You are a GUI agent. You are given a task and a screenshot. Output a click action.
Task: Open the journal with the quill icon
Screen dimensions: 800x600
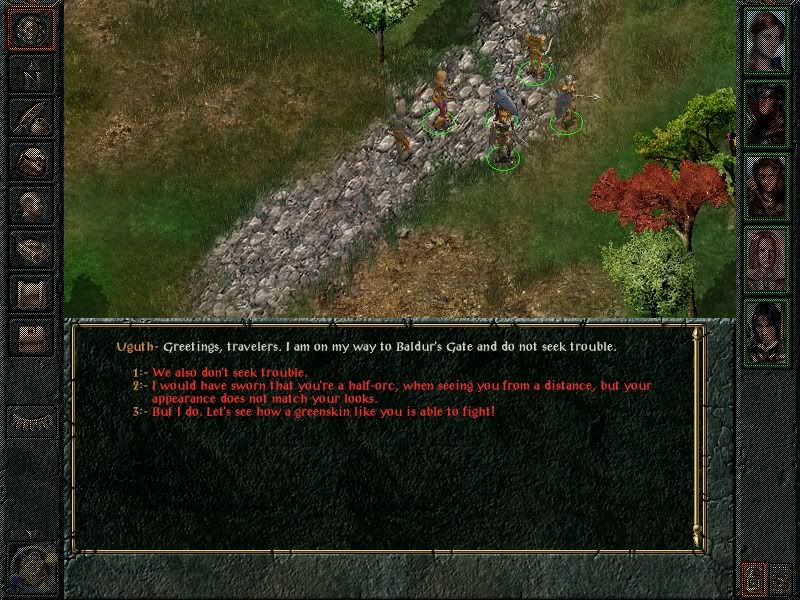[x=31, y=116]
